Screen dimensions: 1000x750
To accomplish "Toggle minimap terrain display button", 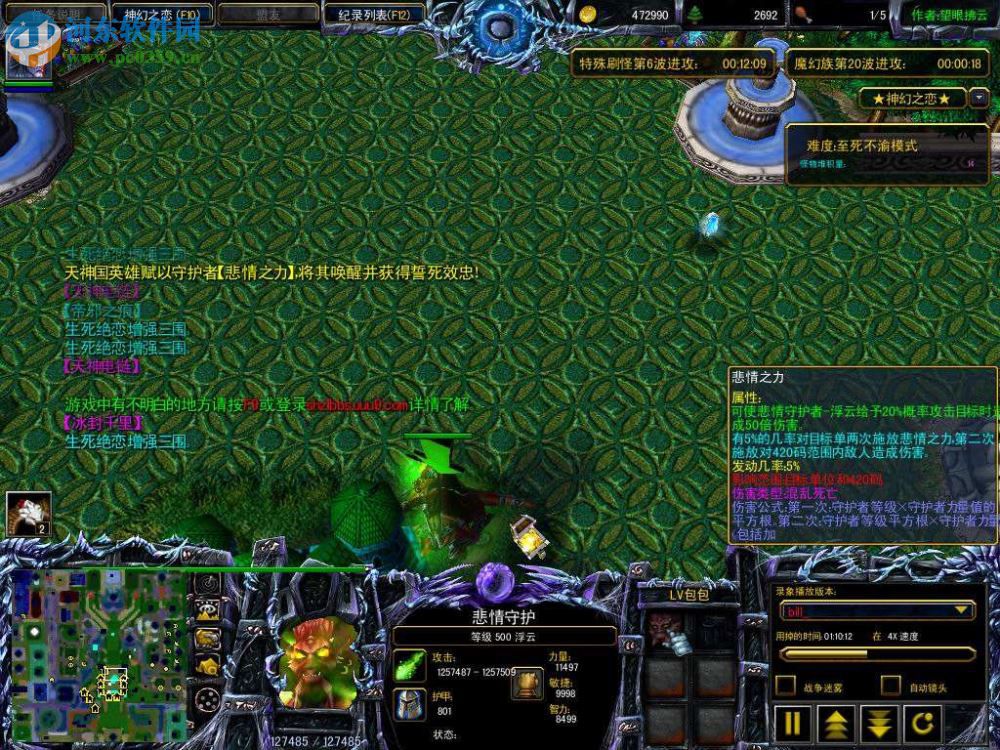I will 208,611.
